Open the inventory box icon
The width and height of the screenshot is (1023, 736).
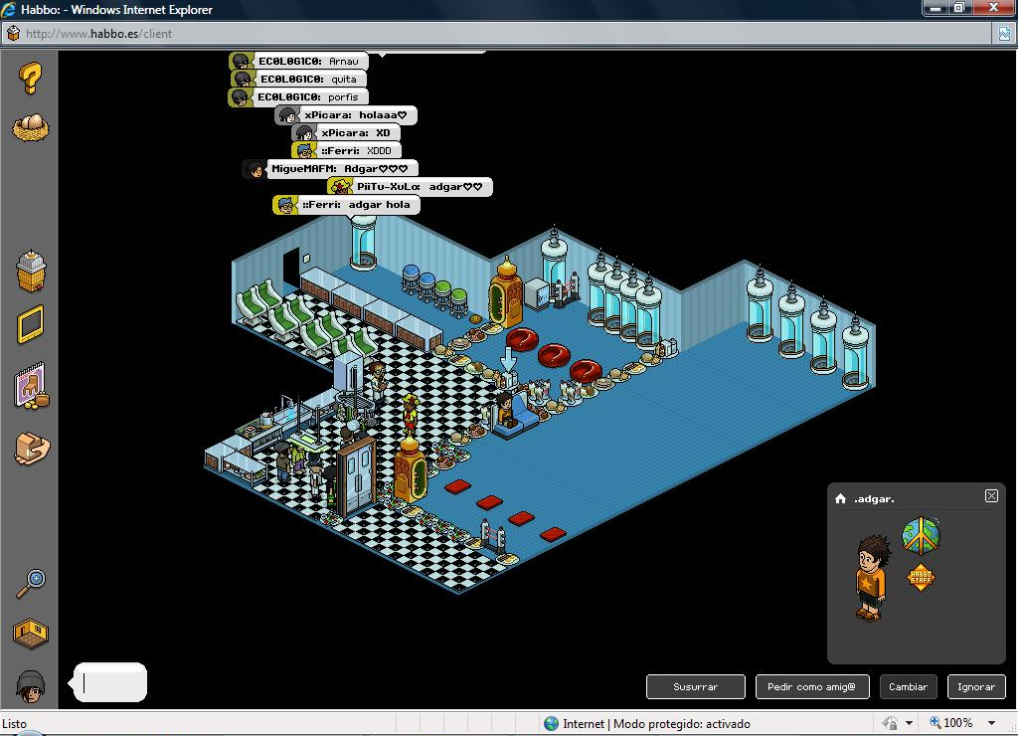tap(31, 448)
